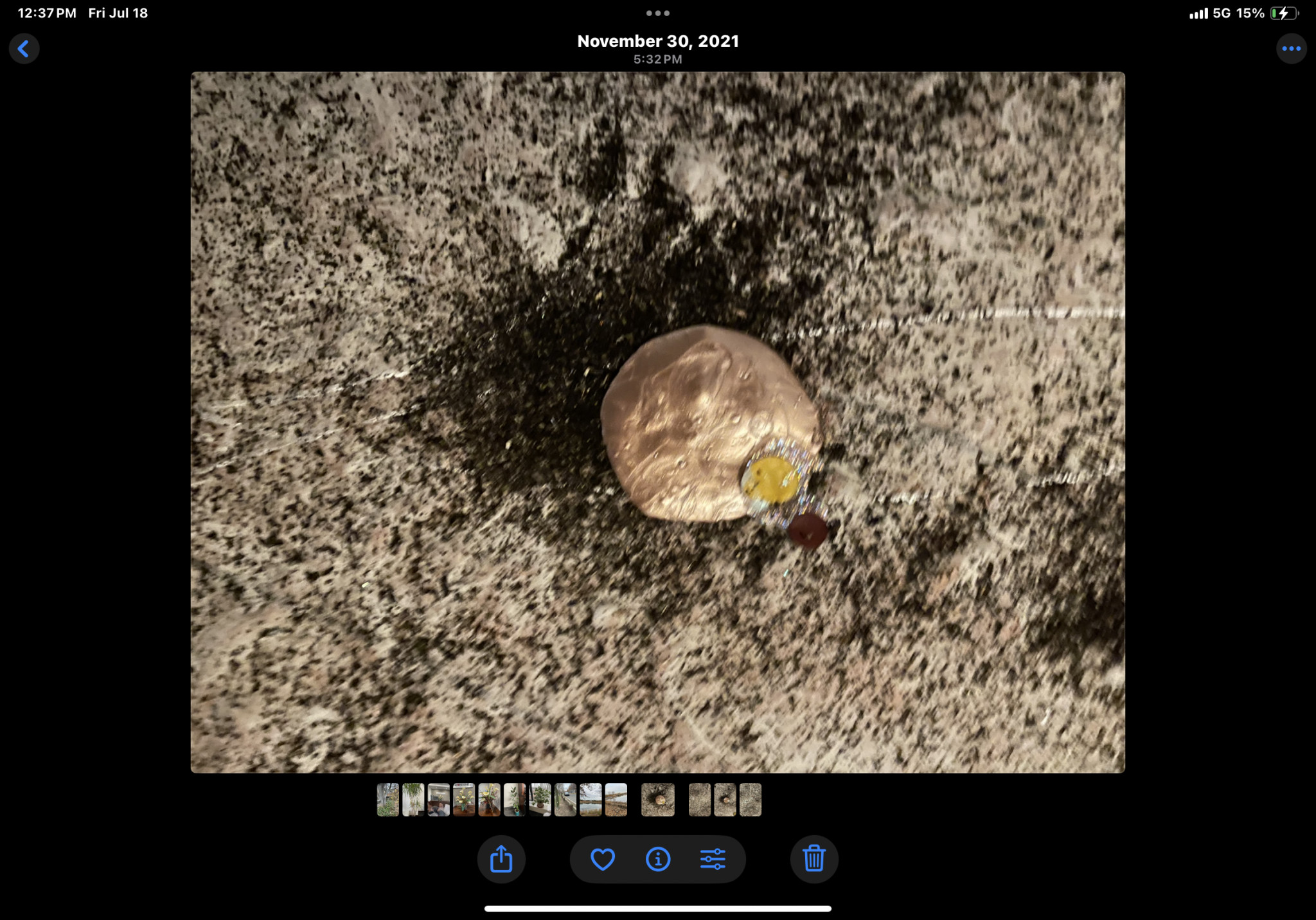Image resolution: width=1316 pixels, height=920 pixels.
Task: Tap the gray three-dot multitasking control
Action: (658, 13)
